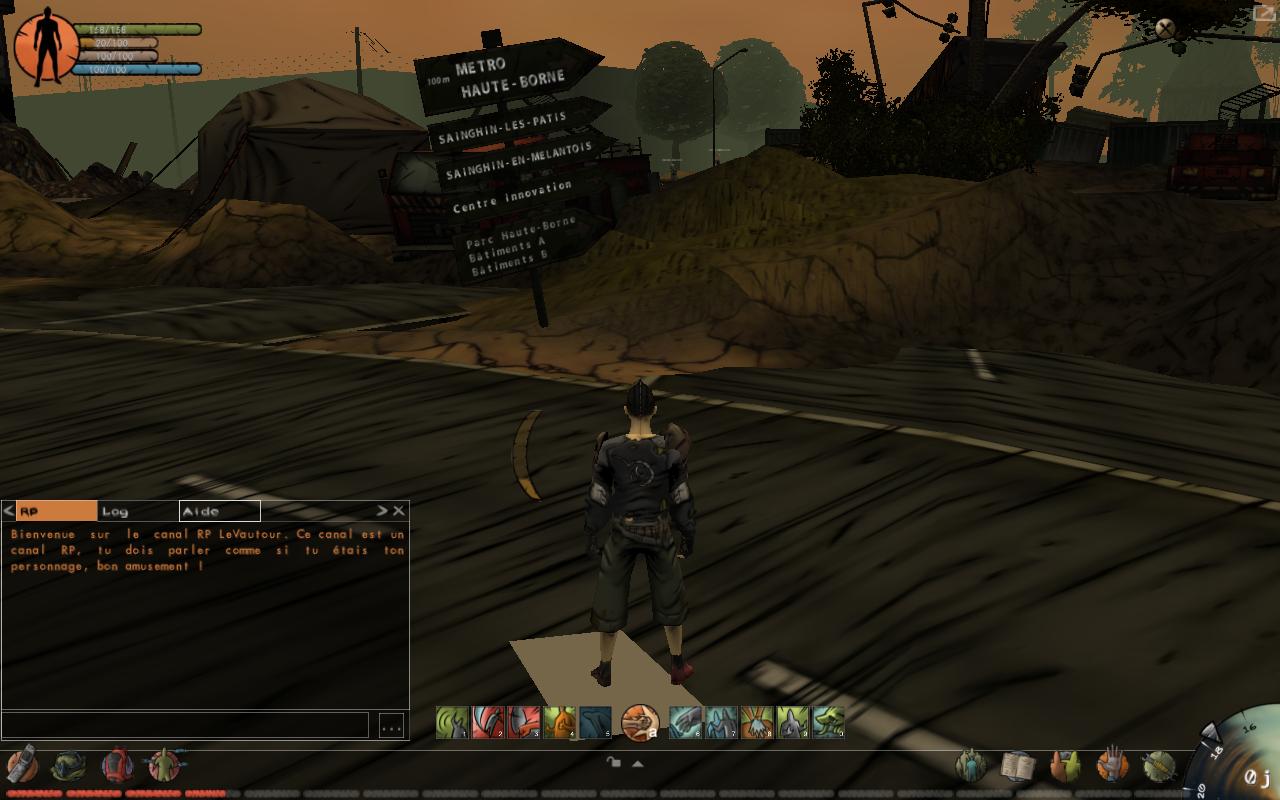Viewport: 1280px width, 800px height.
Task: Open the journal book icon
Action: pos(1017,766)
